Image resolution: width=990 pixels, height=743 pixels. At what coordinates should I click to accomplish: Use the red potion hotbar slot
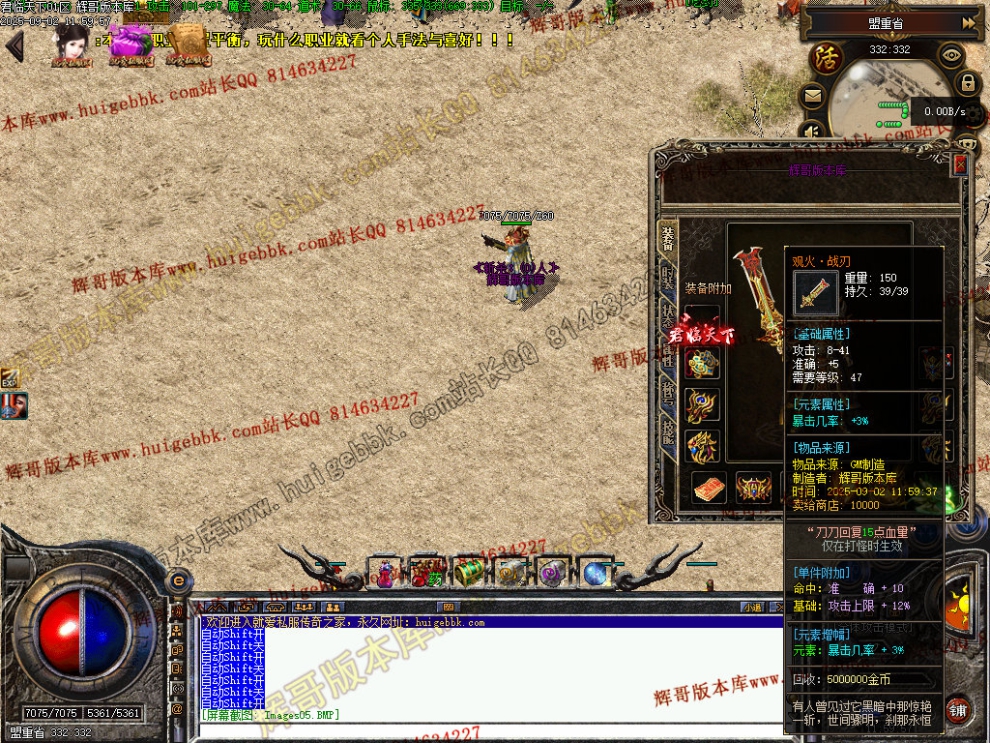click(385, 573)
